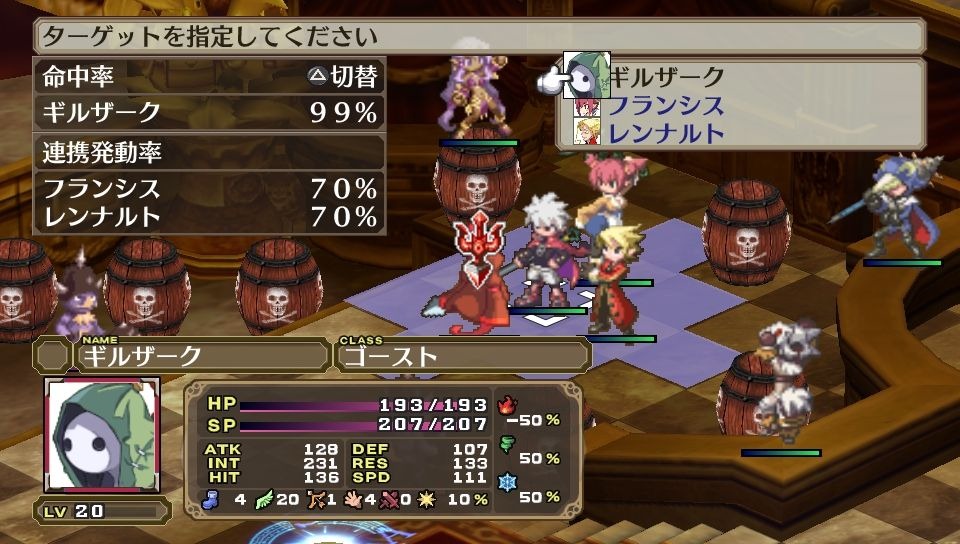Click the hooded ghost portrait thumbnail
Screen dimensions: 960x544
tap(102, 436)
